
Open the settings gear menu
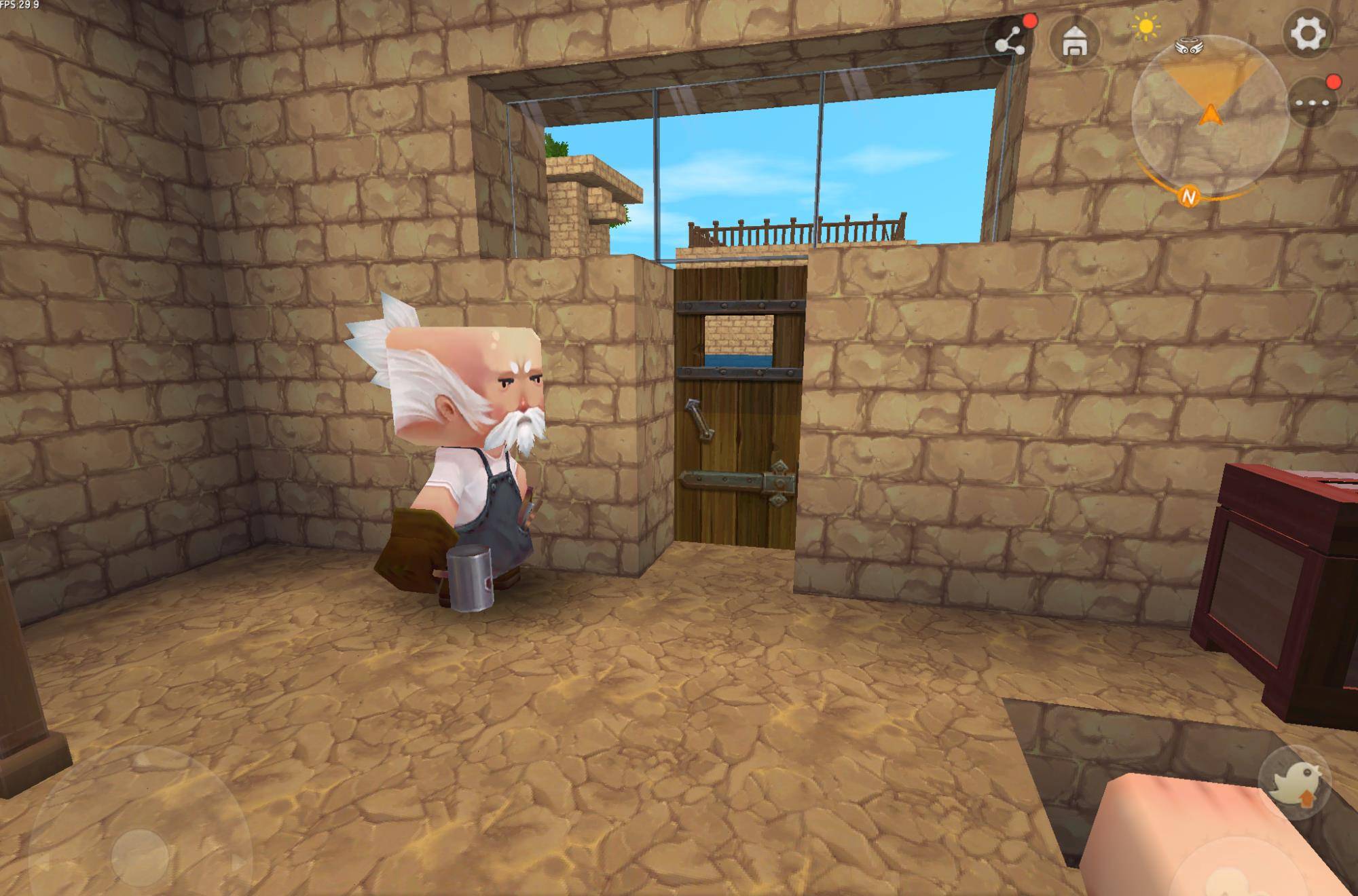tap(1307, 33)
